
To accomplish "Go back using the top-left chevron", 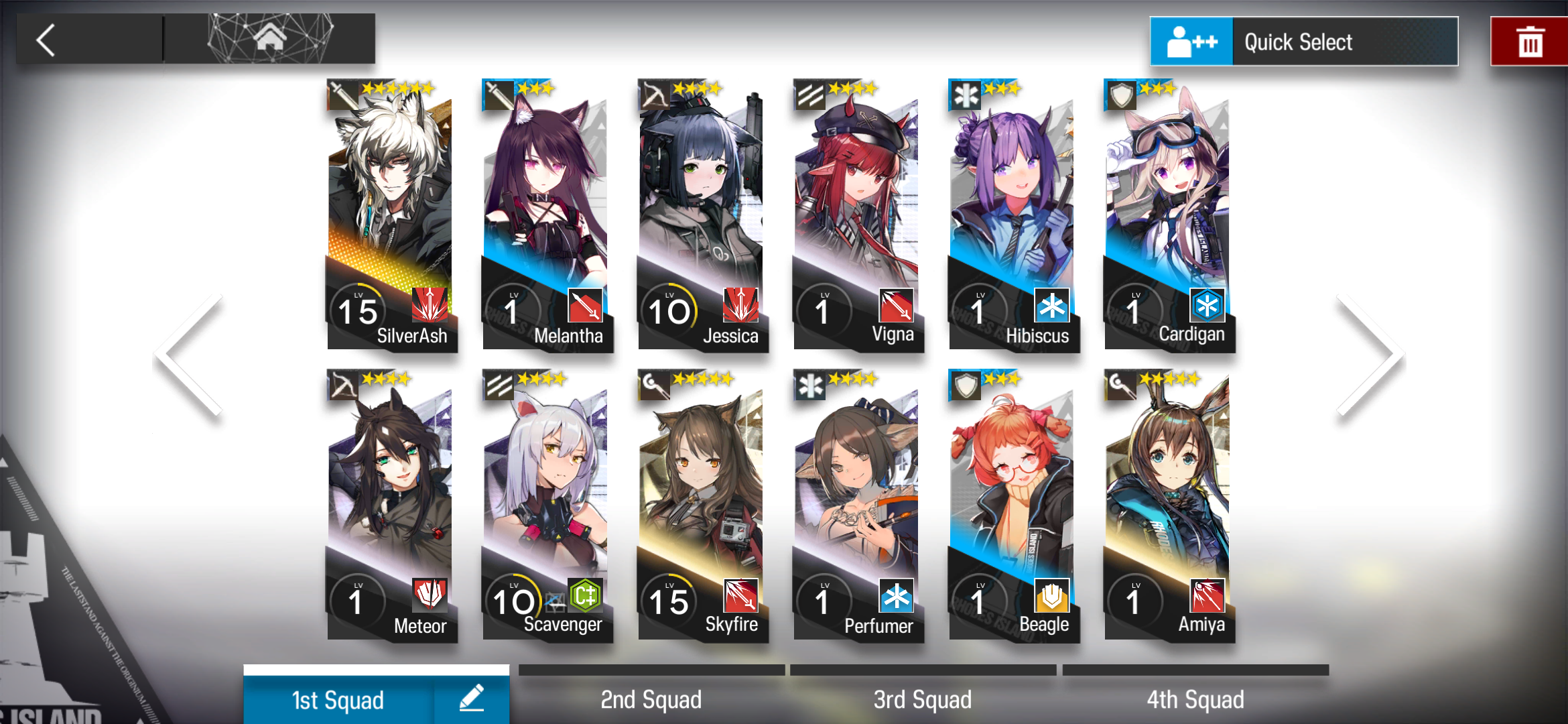I will coord(46,40).
